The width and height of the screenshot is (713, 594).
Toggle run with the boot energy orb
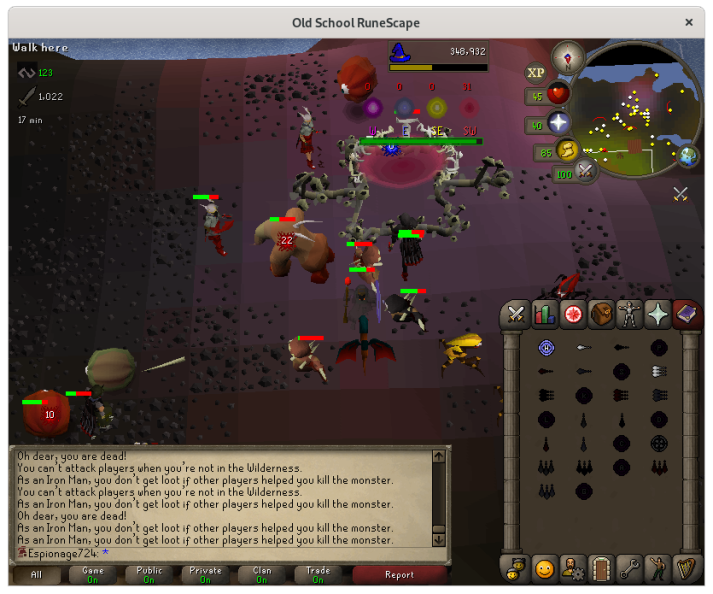(x=568, y=151)
